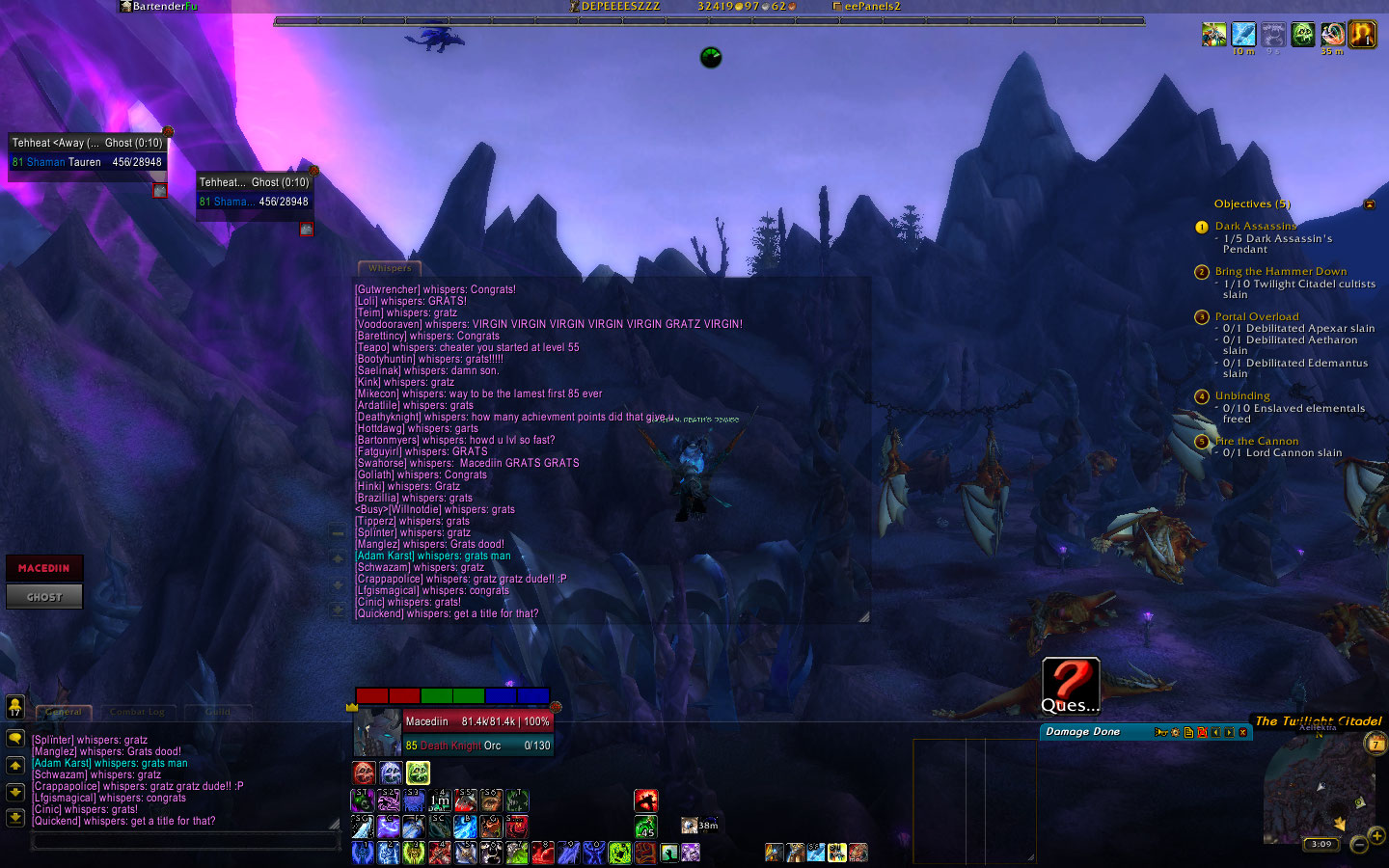The image size is (1389, 868).
Task: Open Damage Done meter settings gear
Action: pyautogui.click(x=1175, y=732)
